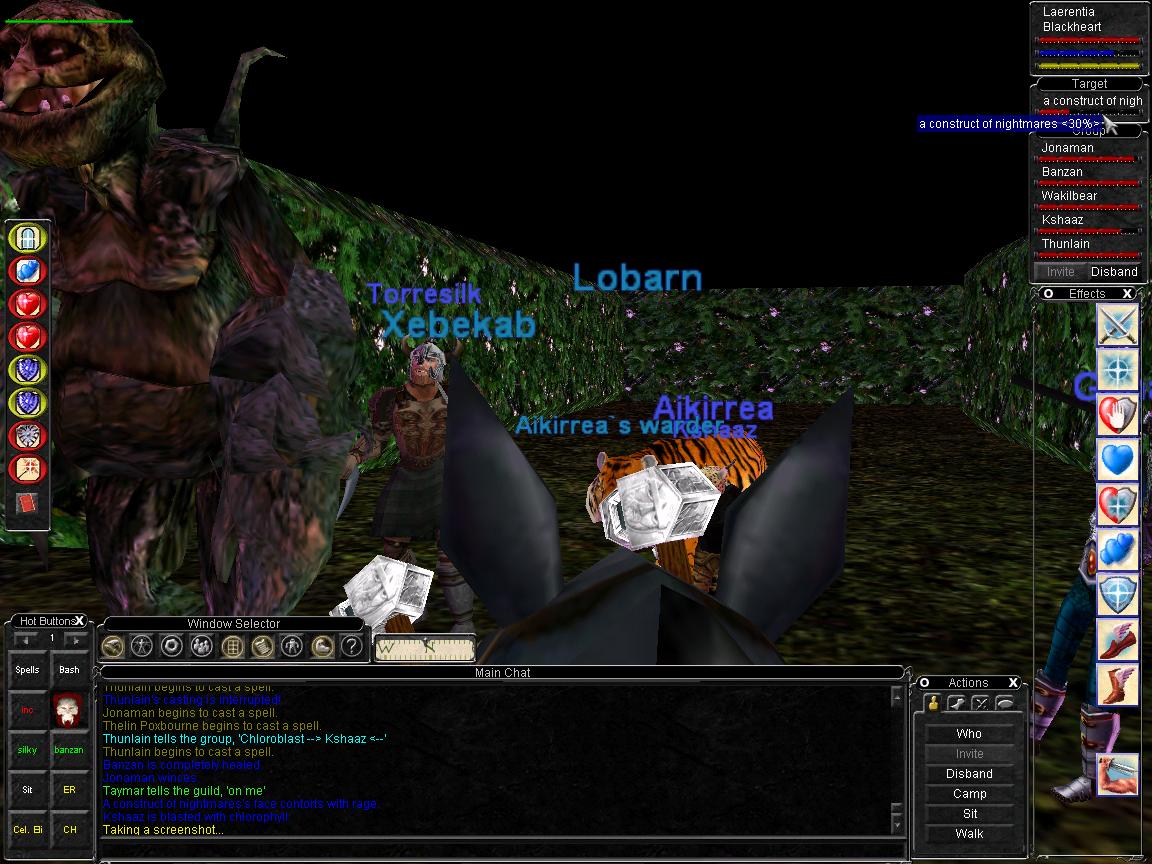Toggle Walk in the Actions window
This screenshot has width=1152, height=864.
click(969, 834)
